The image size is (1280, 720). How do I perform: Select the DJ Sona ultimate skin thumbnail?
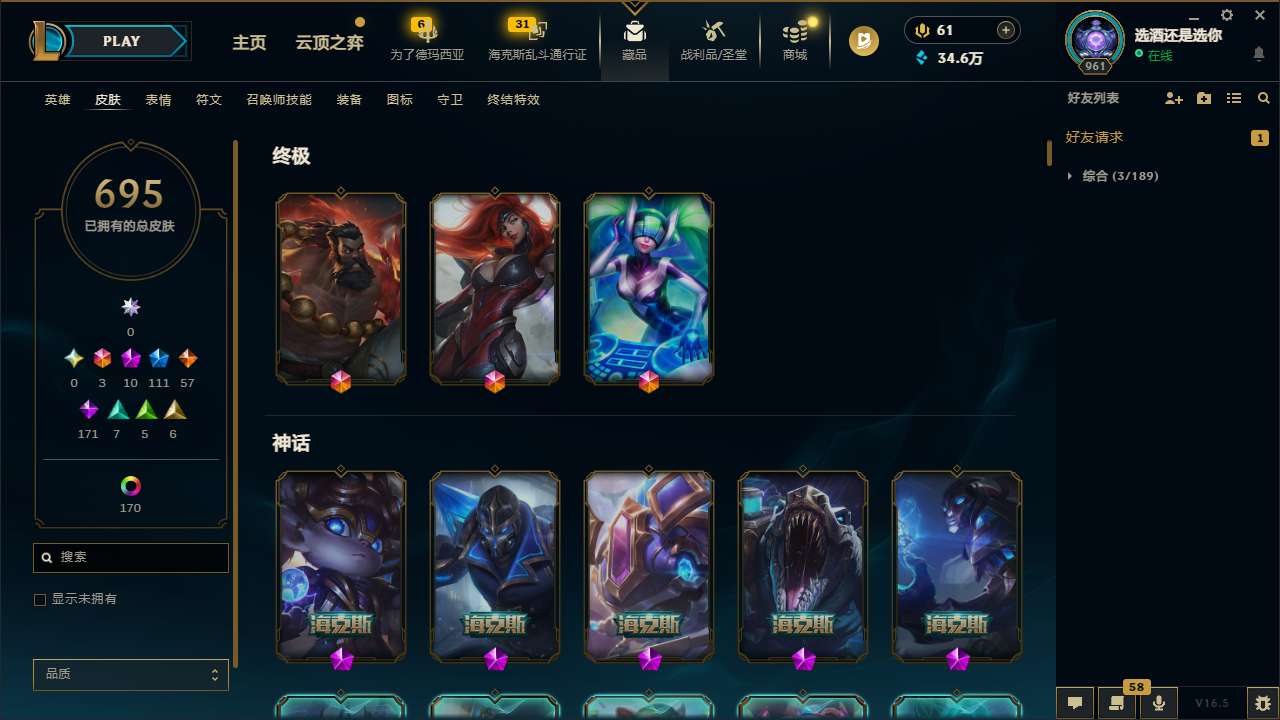pos(648,288)
